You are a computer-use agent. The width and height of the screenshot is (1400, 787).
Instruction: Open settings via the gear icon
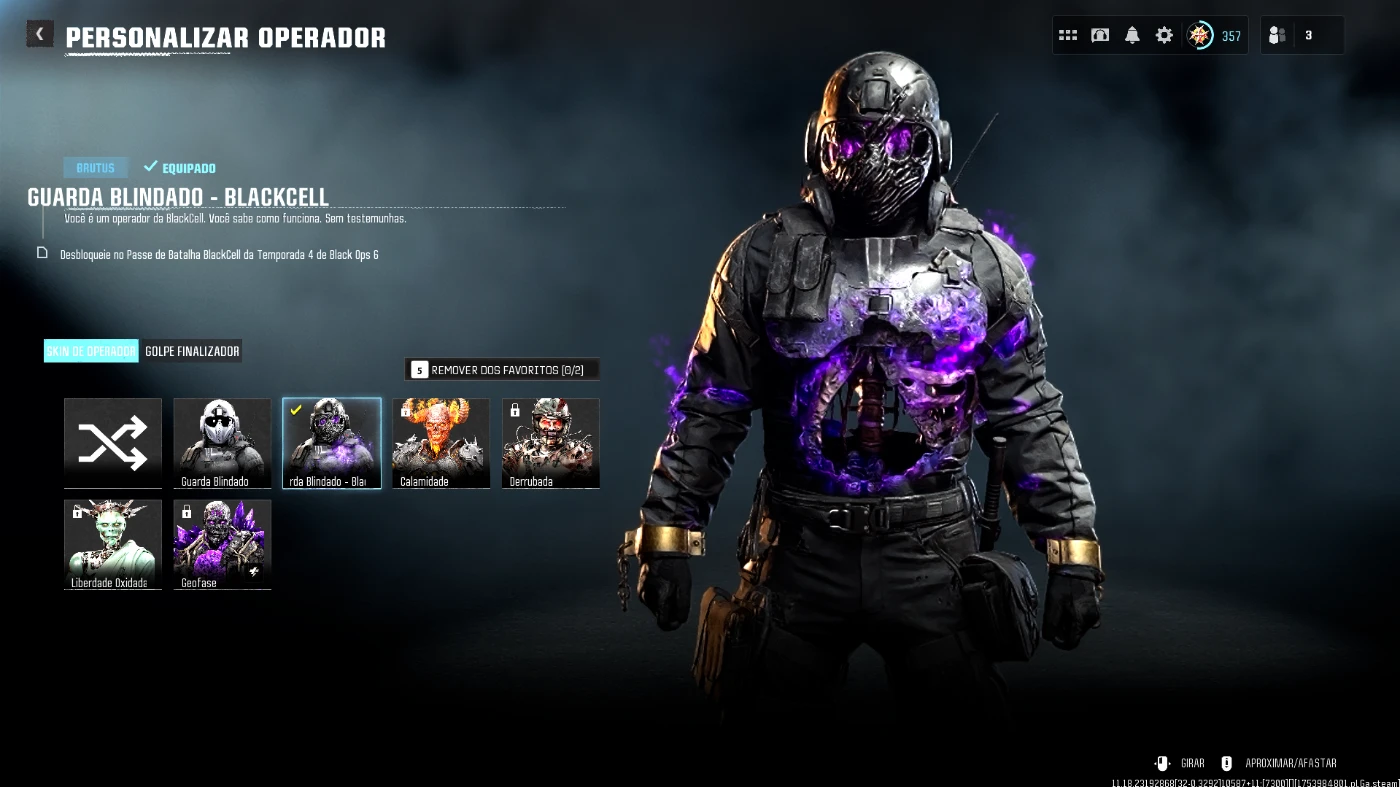1164,35
